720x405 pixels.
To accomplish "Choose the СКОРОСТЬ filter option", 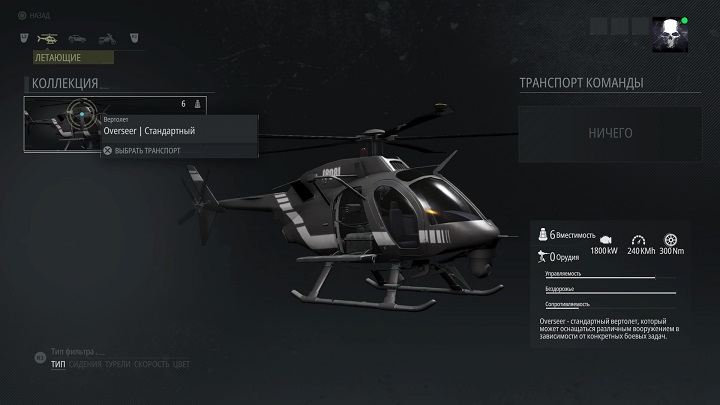I will (151, 364).
